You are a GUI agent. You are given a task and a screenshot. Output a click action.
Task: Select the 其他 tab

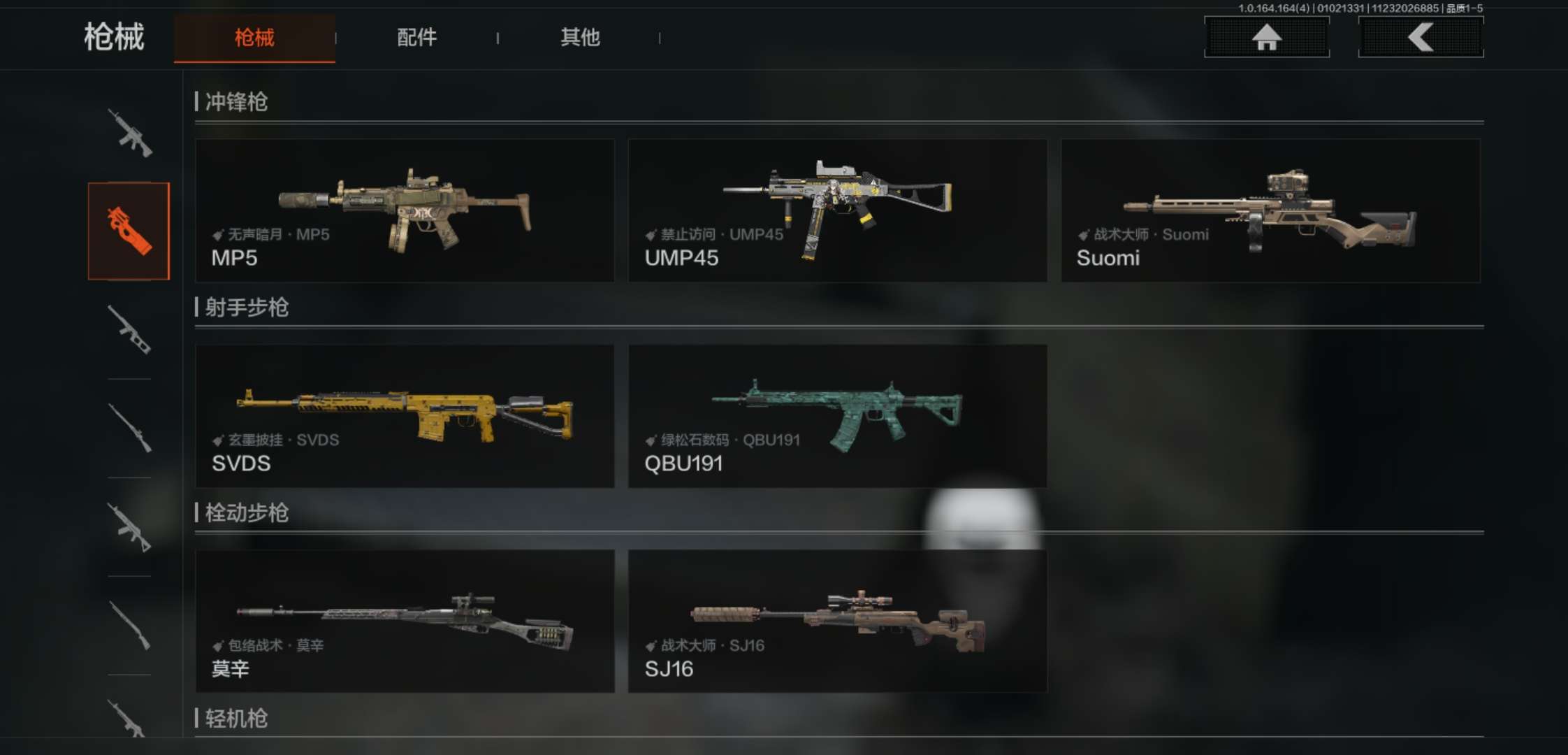pyautogui.click(x=580, y=38)
